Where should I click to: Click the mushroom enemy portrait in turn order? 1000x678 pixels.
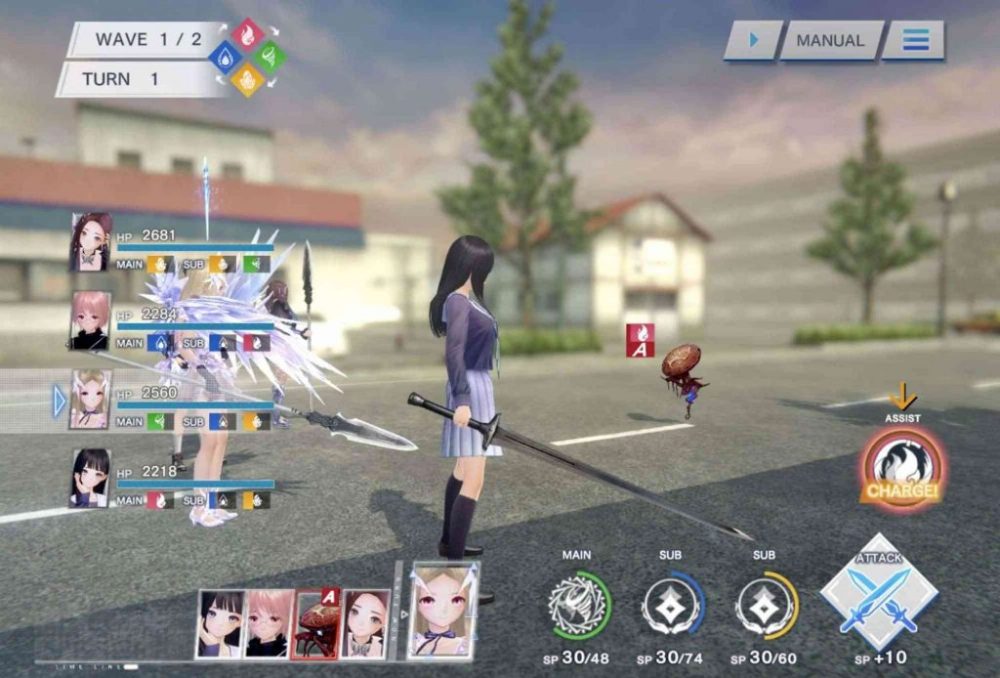point(316,623)
